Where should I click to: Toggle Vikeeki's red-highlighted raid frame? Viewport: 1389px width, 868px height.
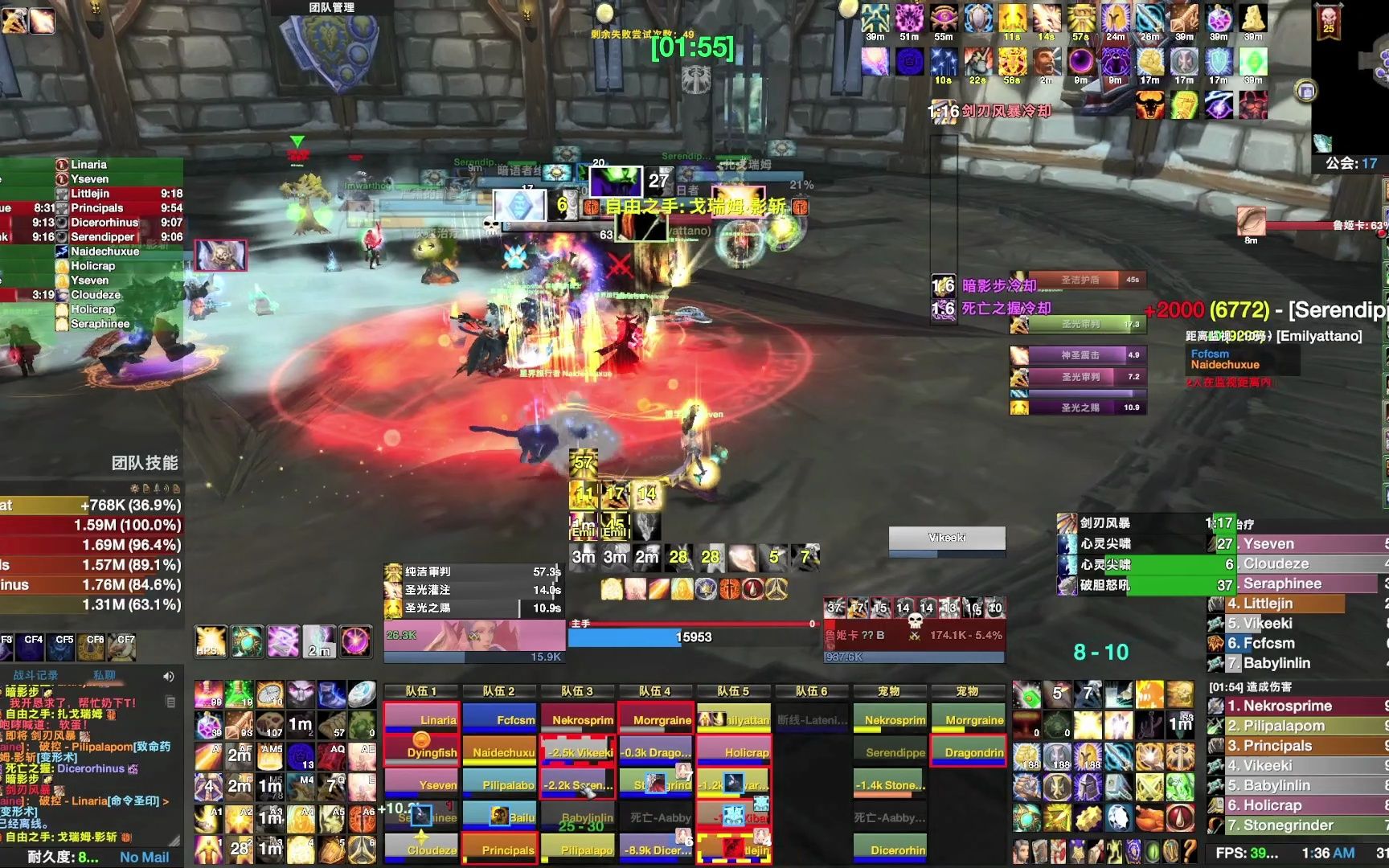(x=577, y=753)
